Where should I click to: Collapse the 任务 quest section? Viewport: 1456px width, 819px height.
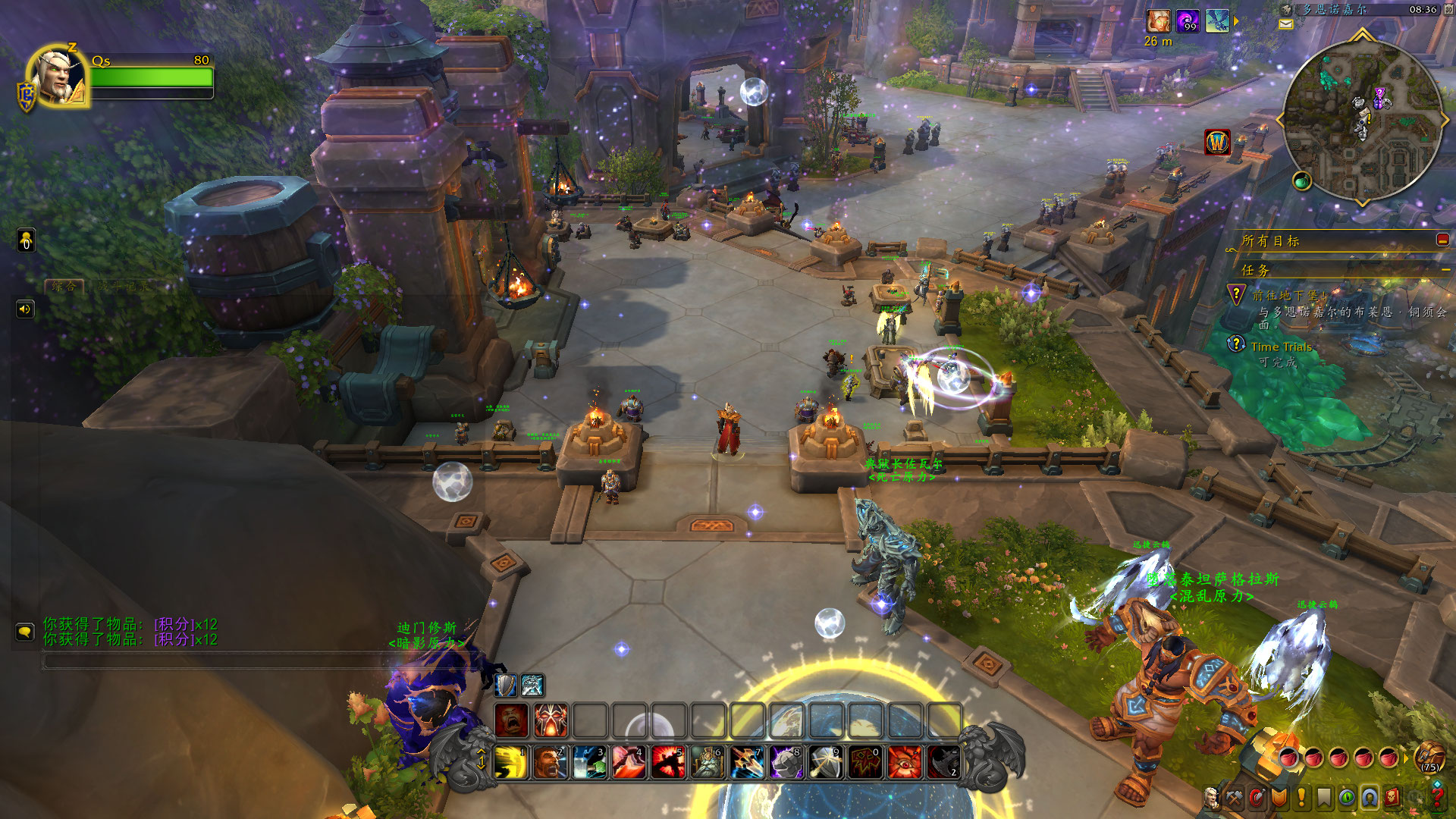coord(1445,270)
